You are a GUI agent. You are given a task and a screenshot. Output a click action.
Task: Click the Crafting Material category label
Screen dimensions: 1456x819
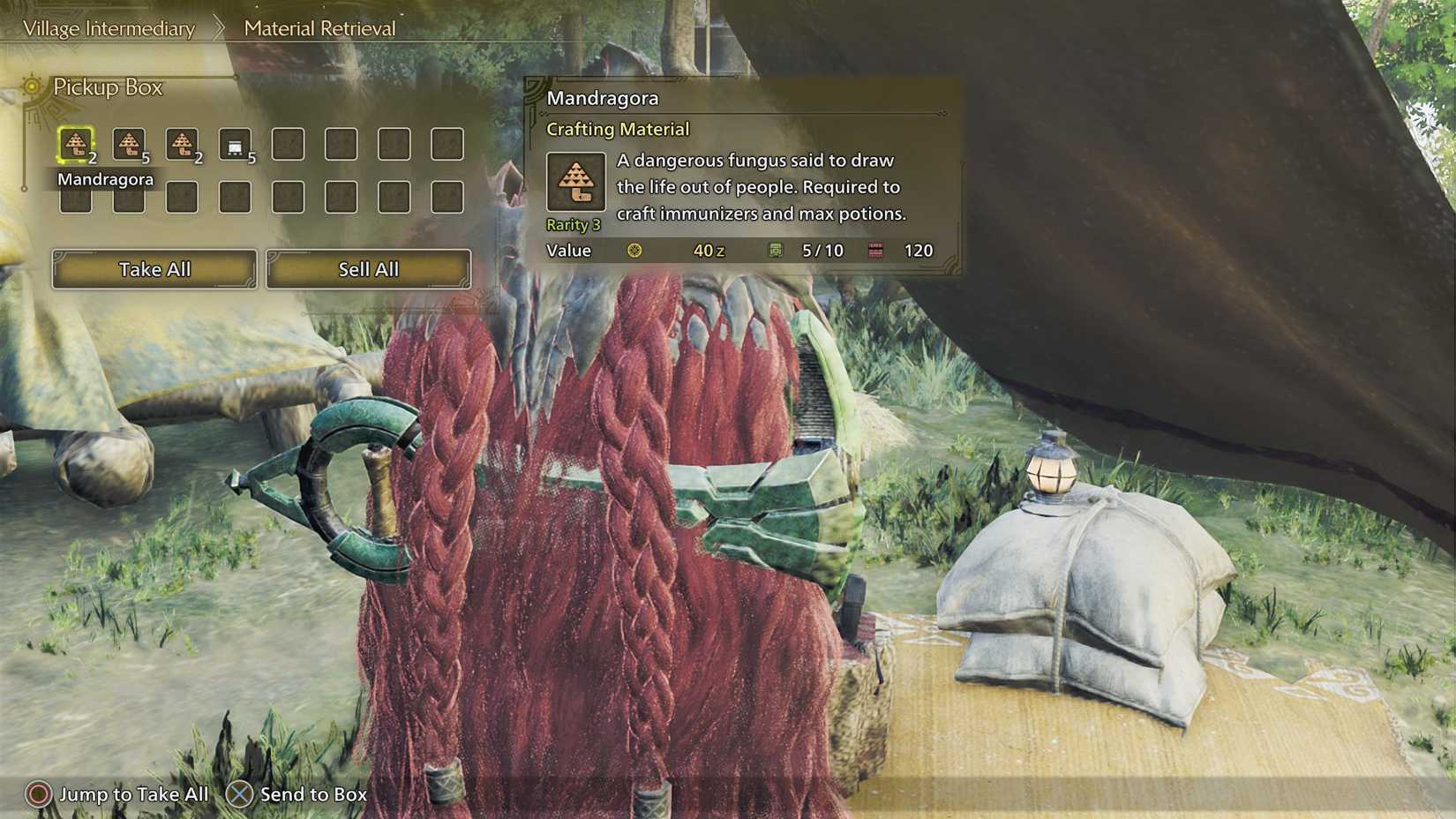[618, 129]
